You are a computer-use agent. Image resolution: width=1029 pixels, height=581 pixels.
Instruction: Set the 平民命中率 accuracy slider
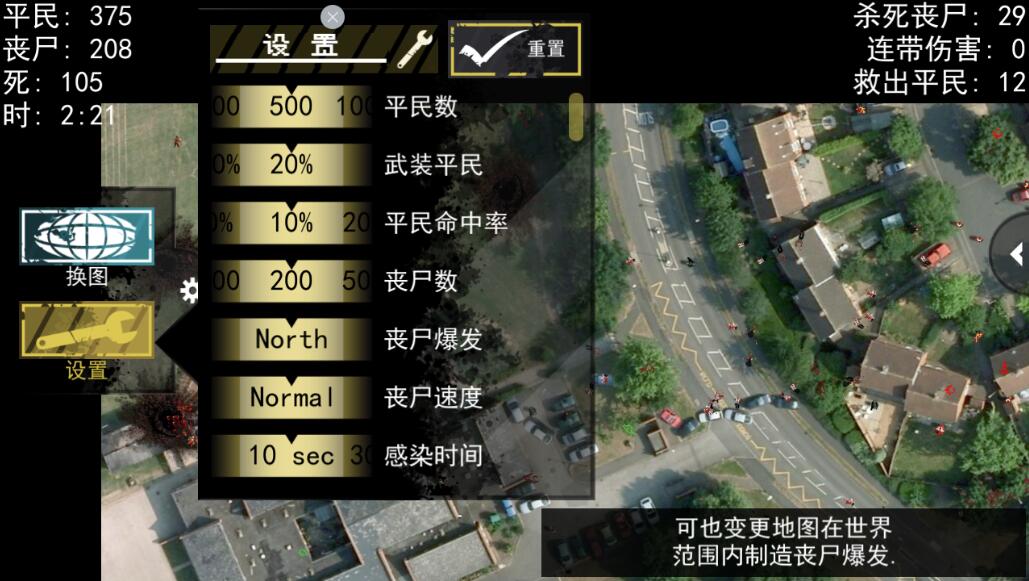291,223
